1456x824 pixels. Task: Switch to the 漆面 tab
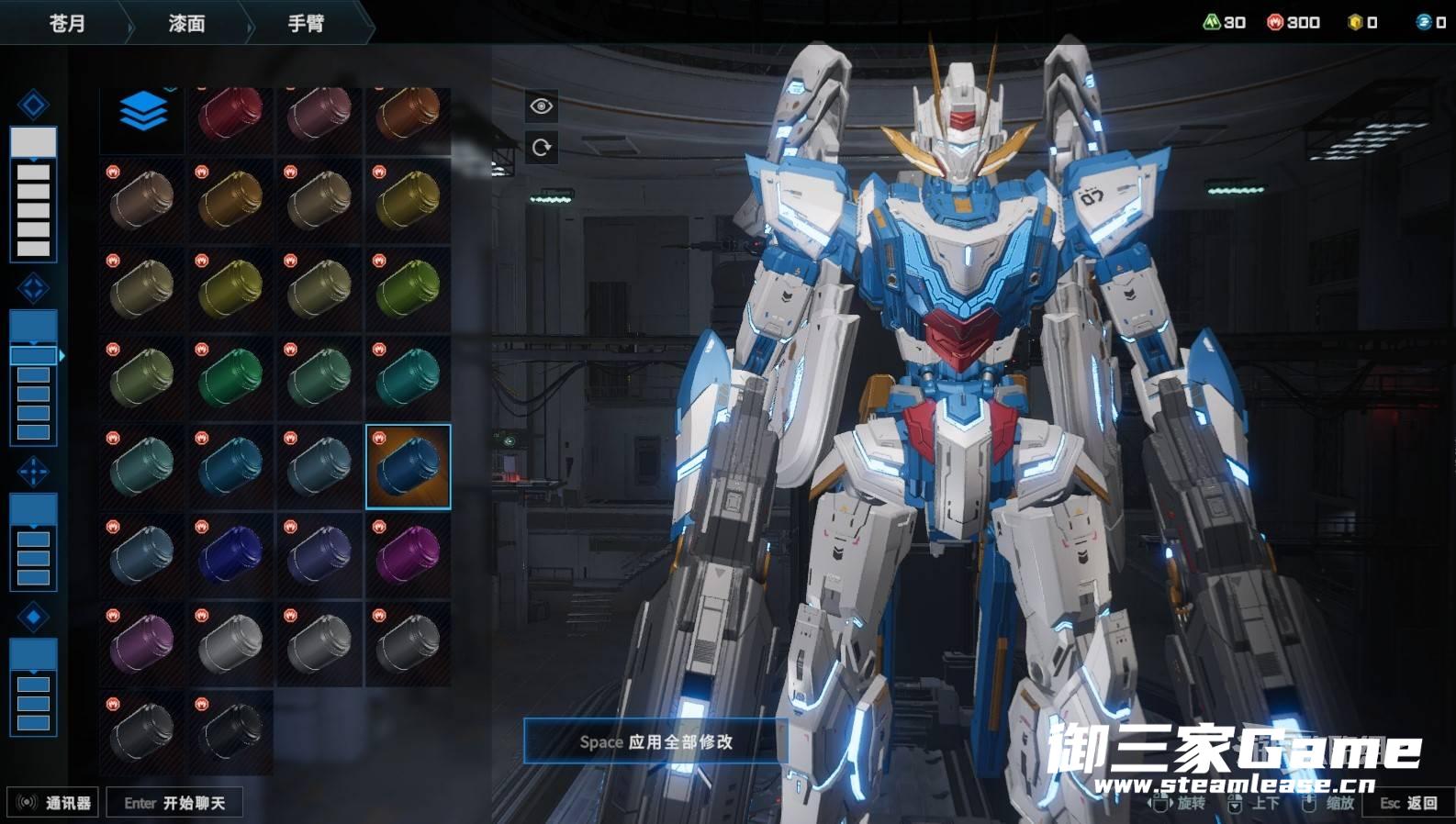tap(186, 23)
